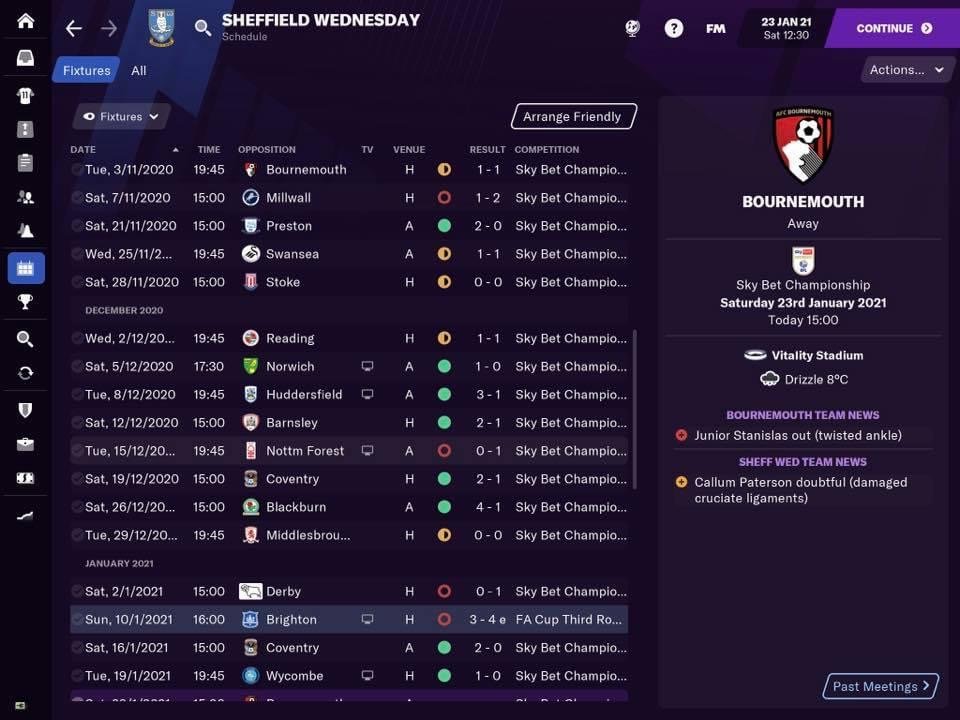Go back to the previous screen

click(73, 28)
